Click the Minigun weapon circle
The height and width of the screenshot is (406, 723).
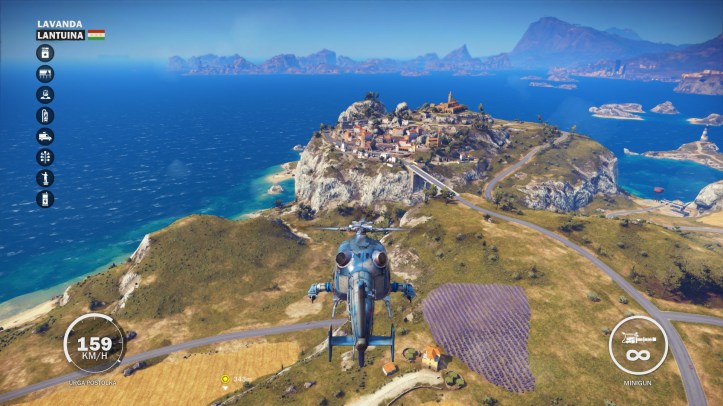pyautogui.click(x=638, y=345)
